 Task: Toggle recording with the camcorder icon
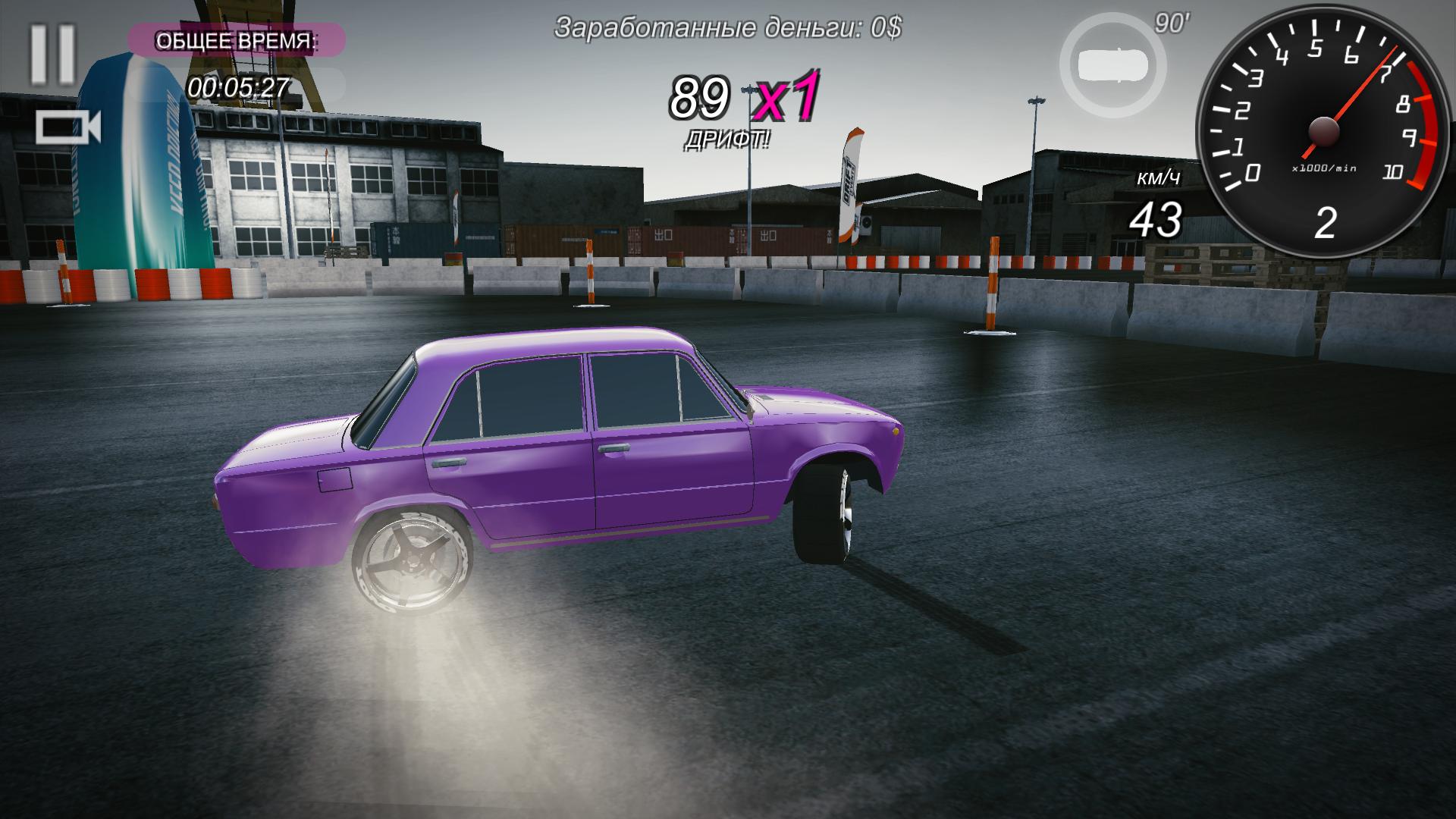point(68,125)
